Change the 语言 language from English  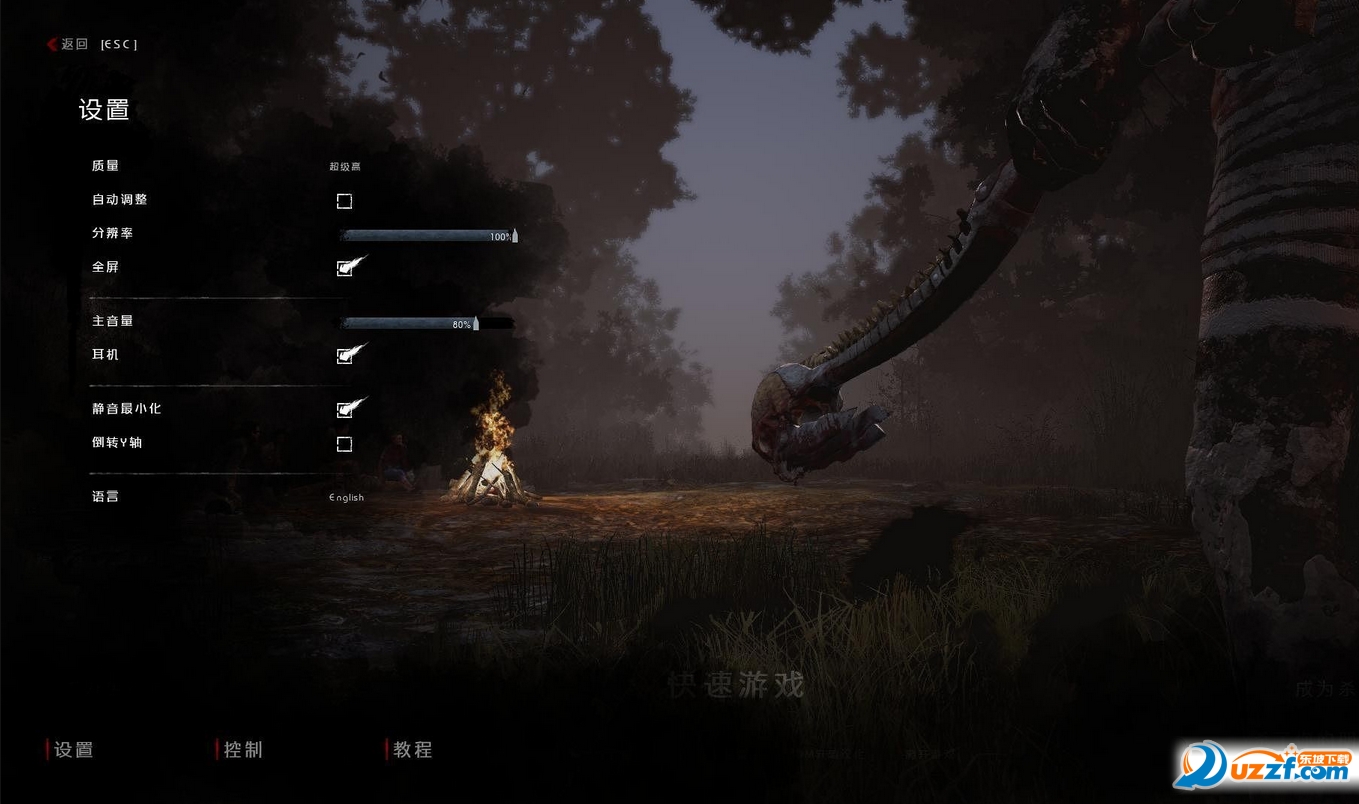(347, 498)
